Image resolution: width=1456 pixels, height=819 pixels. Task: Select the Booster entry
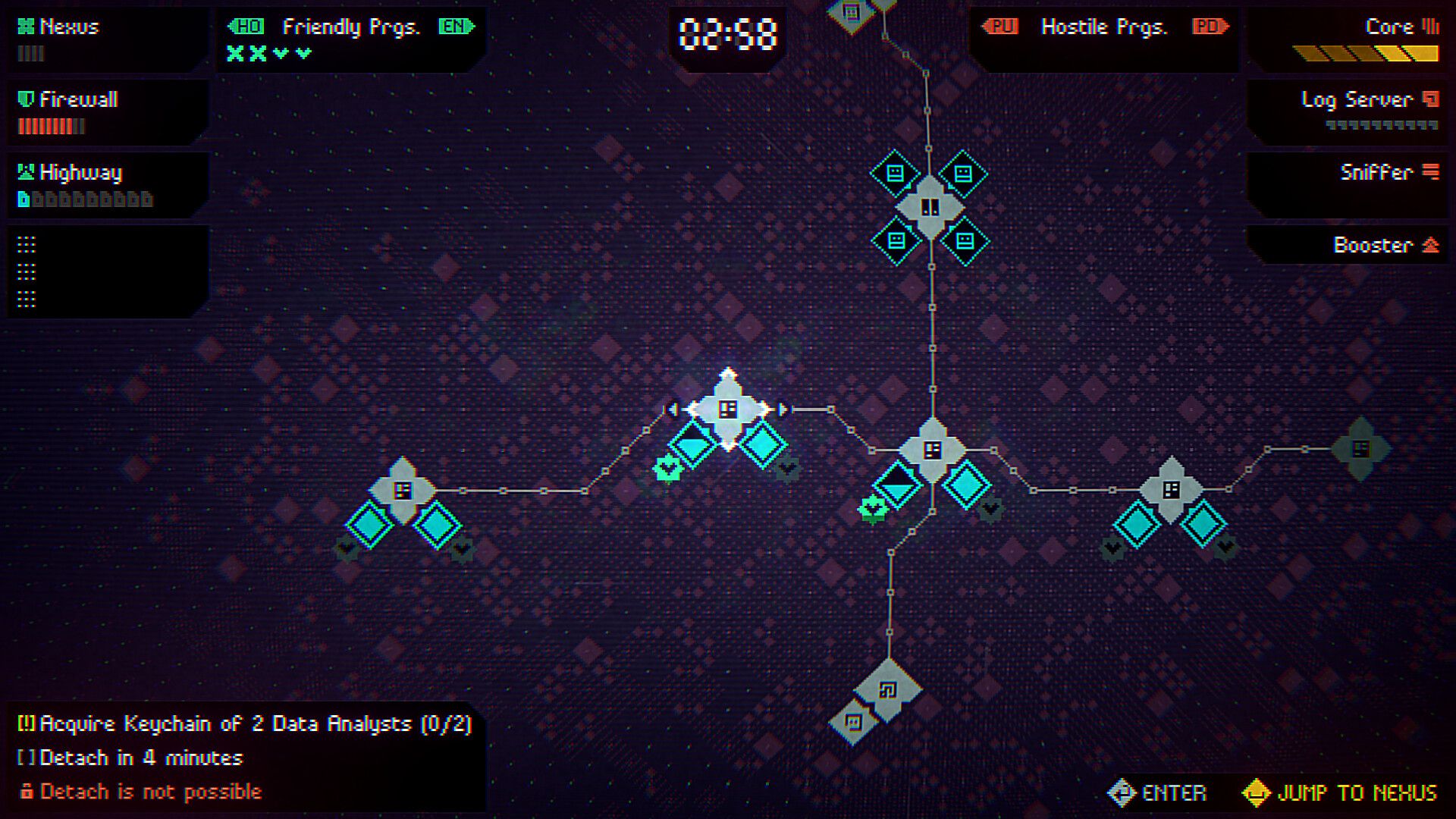click(x=1373, y=246)
